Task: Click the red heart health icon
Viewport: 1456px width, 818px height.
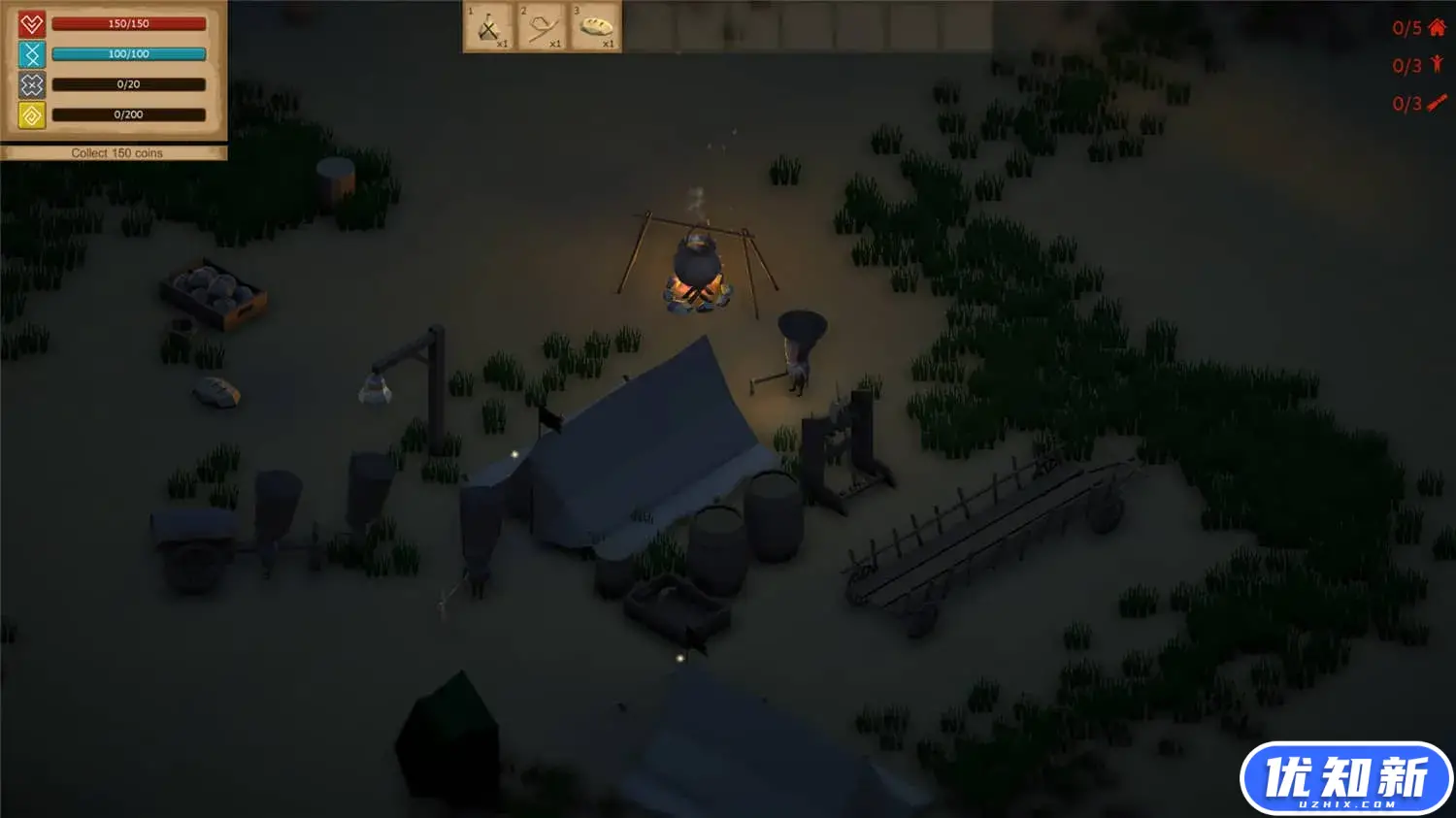Action: point(31,23)
